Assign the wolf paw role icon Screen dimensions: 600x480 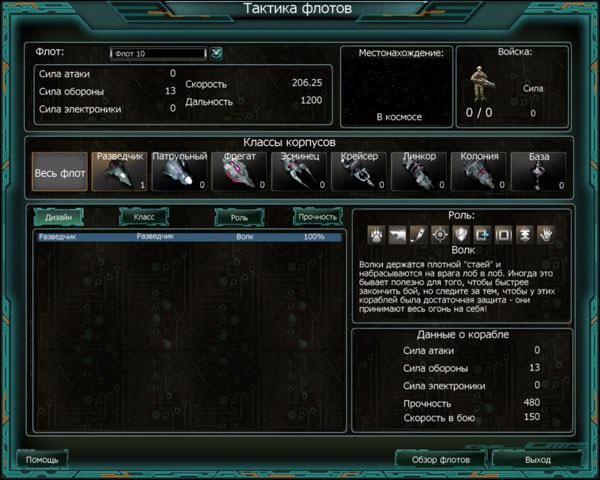point(376,233)
